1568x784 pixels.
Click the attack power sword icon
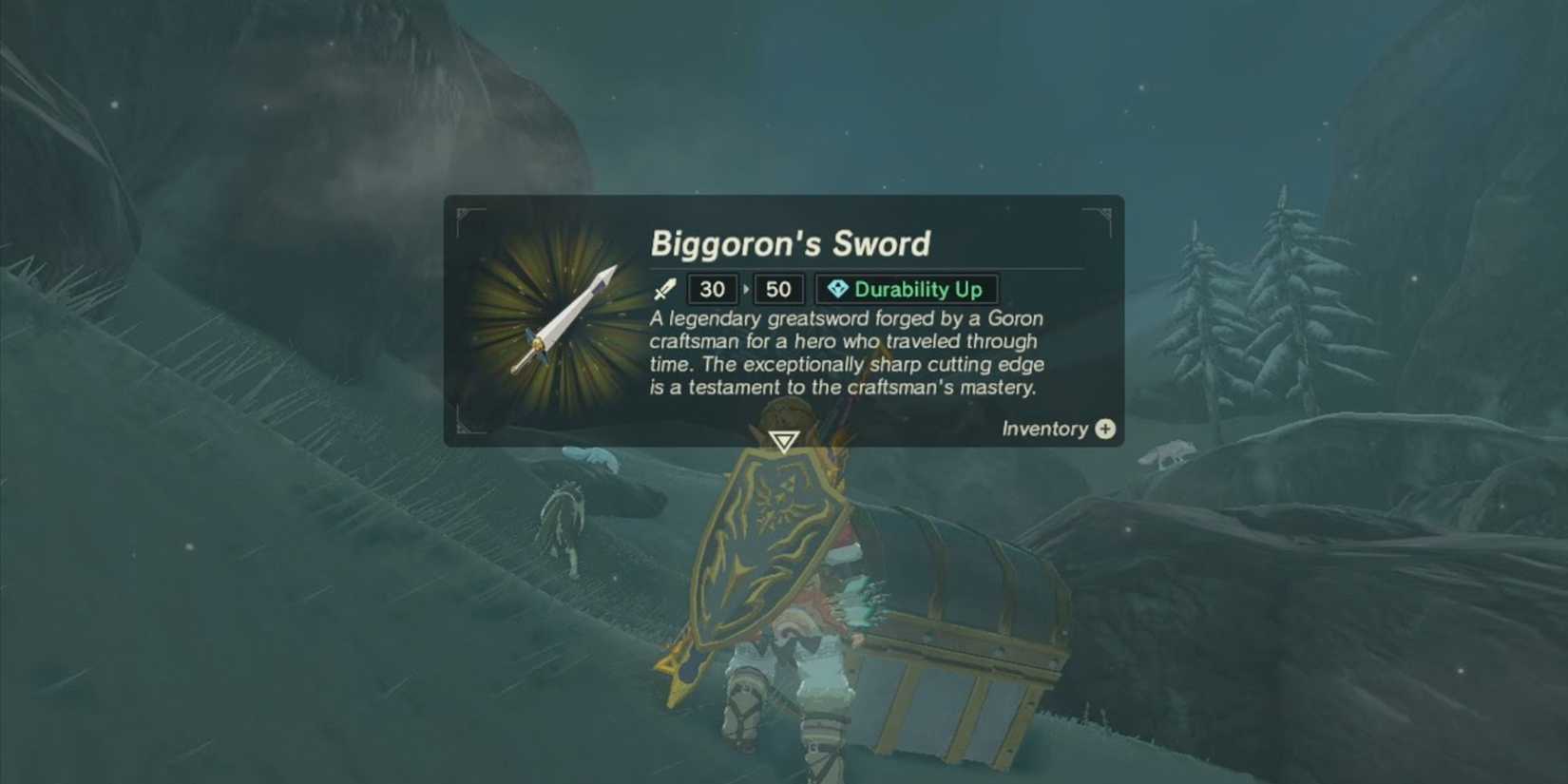[x=666, y=289]
